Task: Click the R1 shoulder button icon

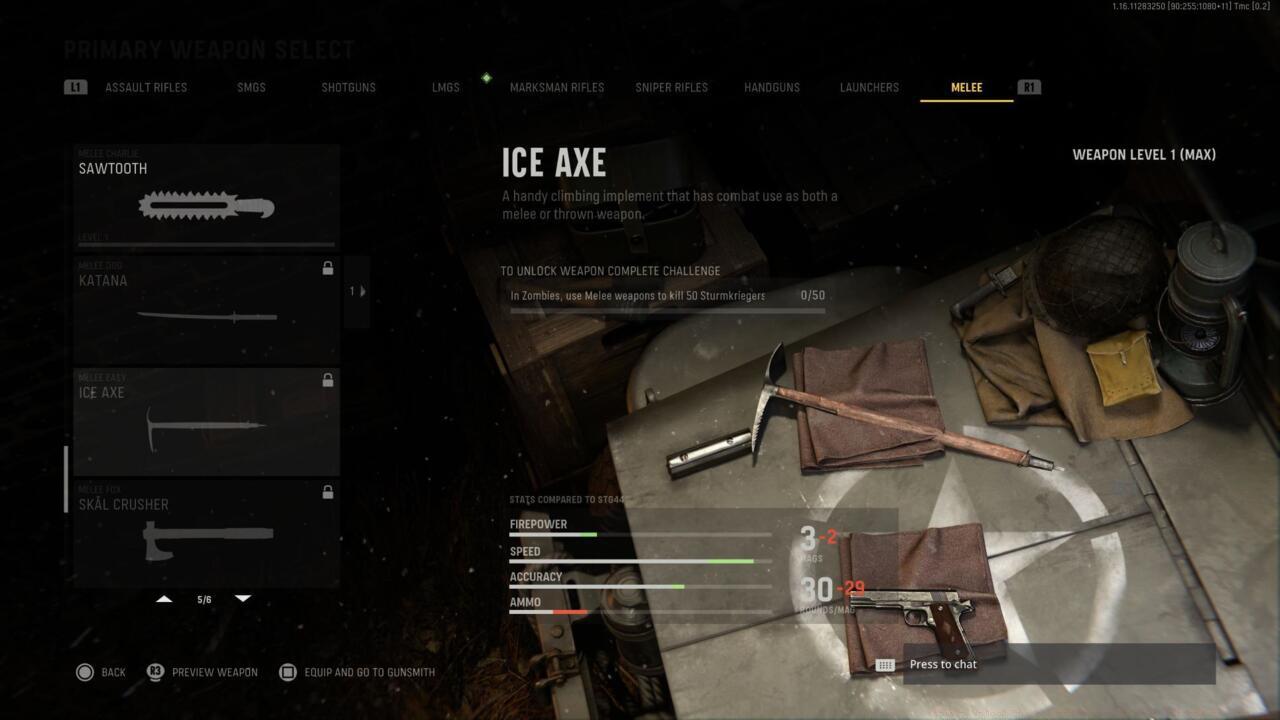Action: 1030,87
